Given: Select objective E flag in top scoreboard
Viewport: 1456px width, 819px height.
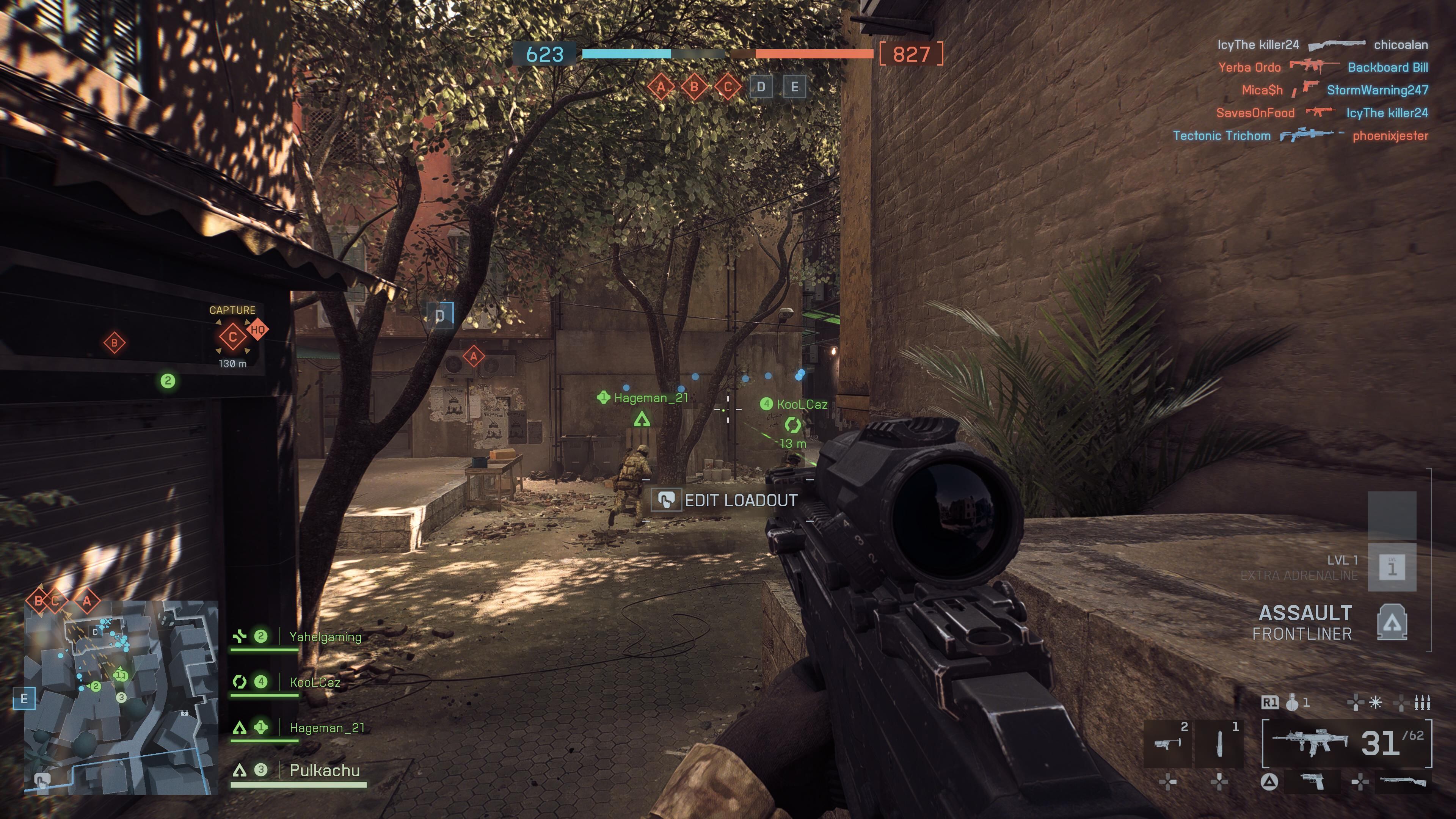Looking at the screenshot, I should coord(794,87).
